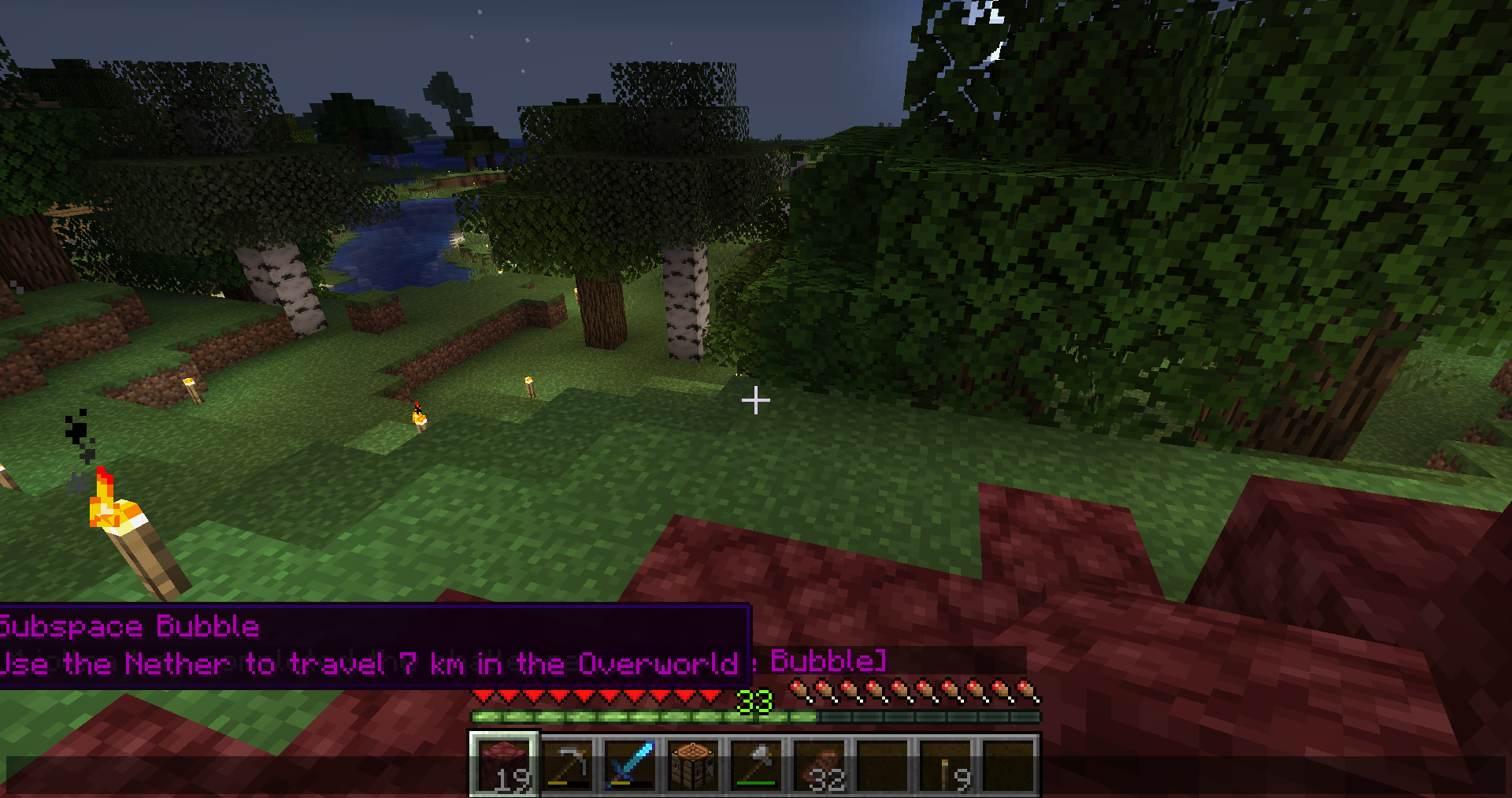Equip the diamond sword slot
The height and width of the screenshot is (798, 1512).
coord(631,764)
